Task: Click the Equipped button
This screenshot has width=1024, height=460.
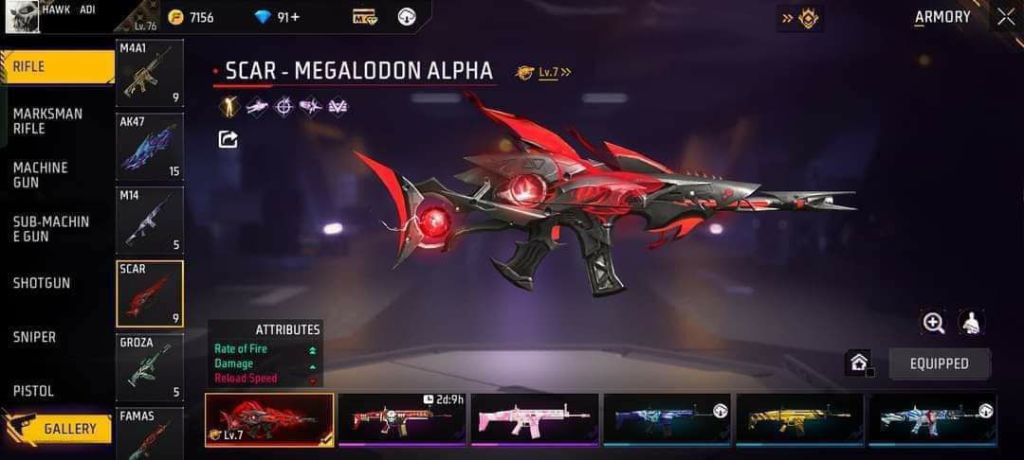Action: 939,363
